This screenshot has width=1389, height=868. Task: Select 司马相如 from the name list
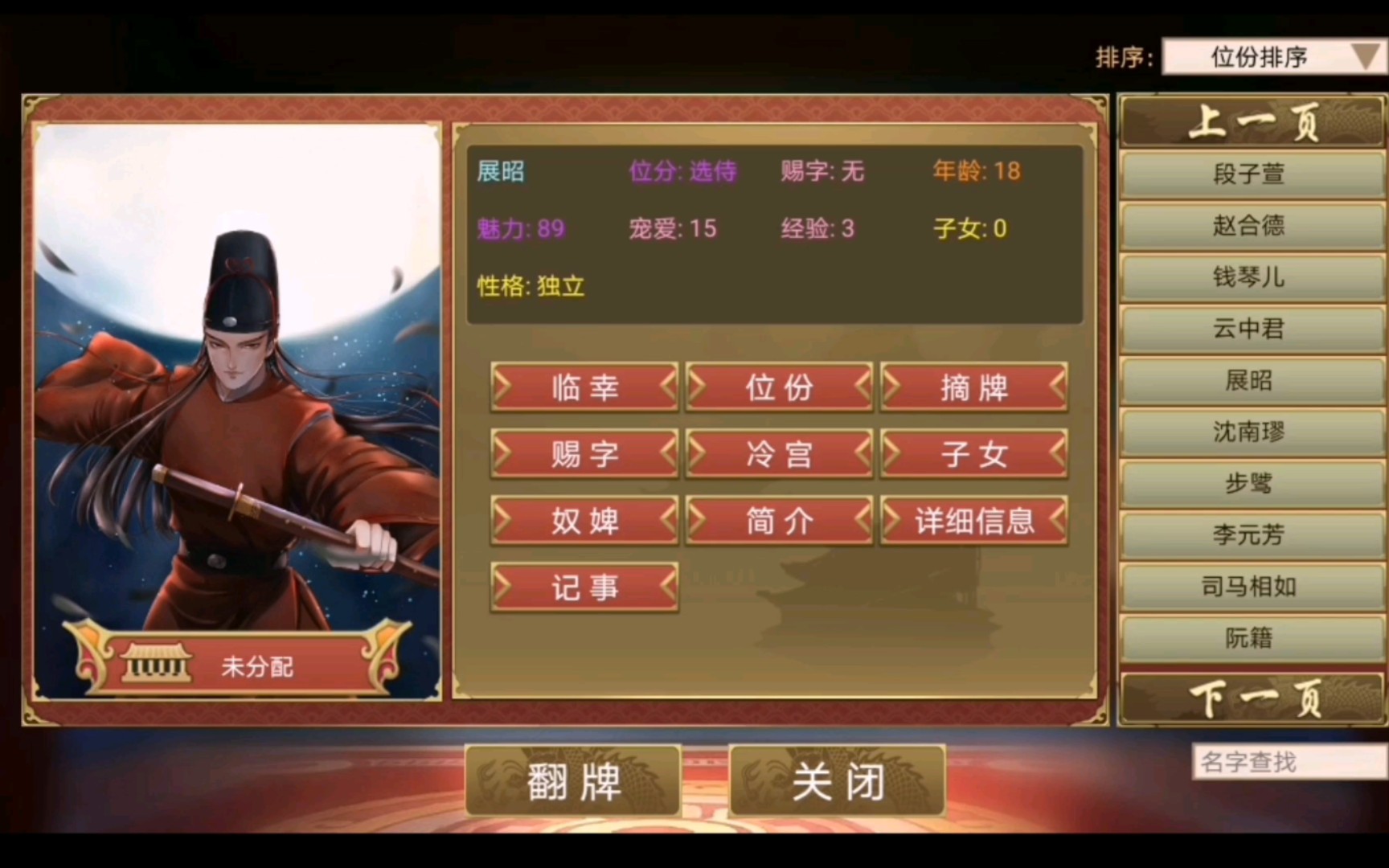tap(1251, 587)
